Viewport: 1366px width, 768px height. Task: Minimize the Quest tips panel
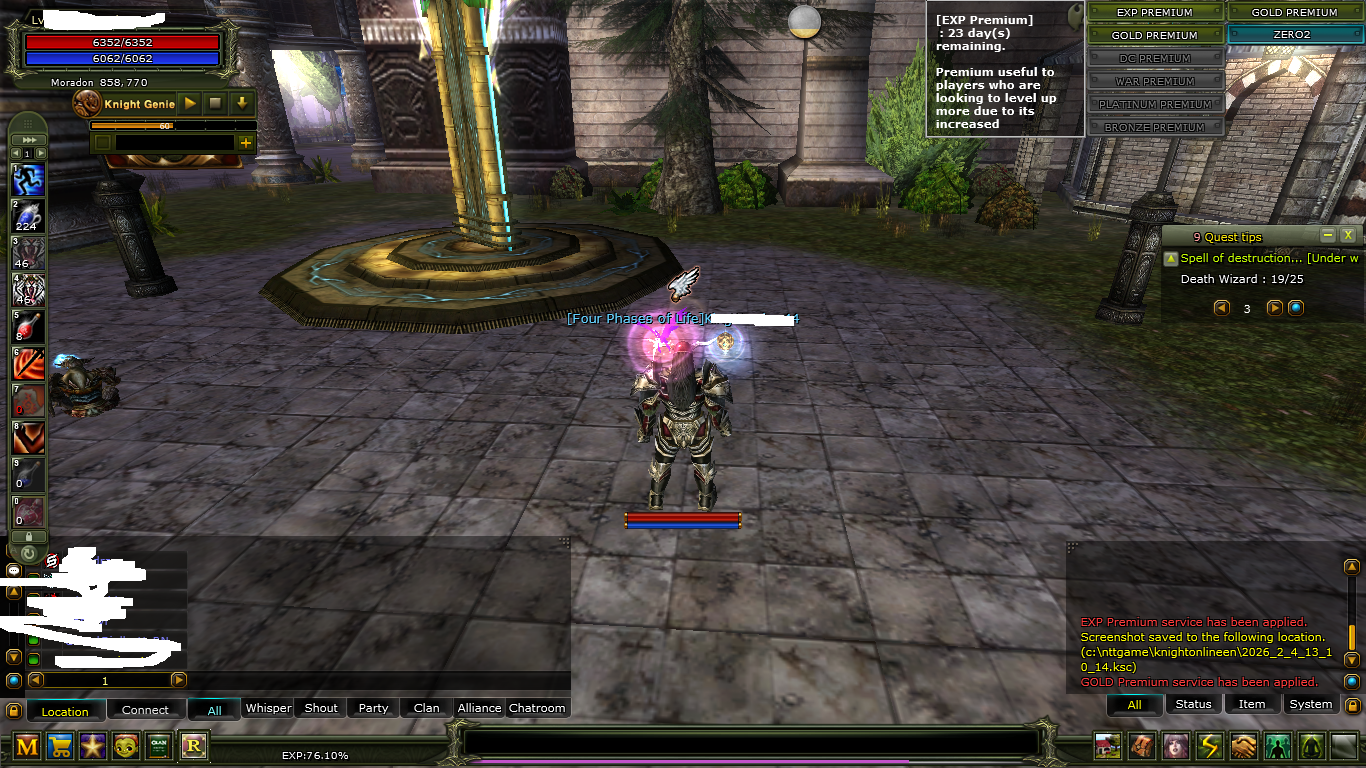pyautogui.click(x=1326, y=236)
